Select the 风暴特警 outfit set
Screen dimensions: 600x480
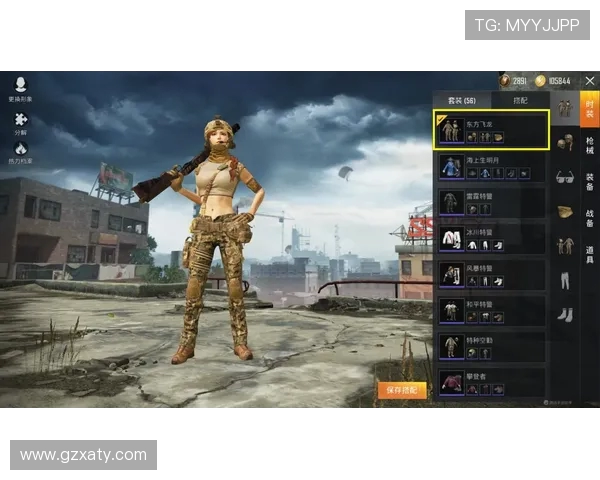(493, 274)
